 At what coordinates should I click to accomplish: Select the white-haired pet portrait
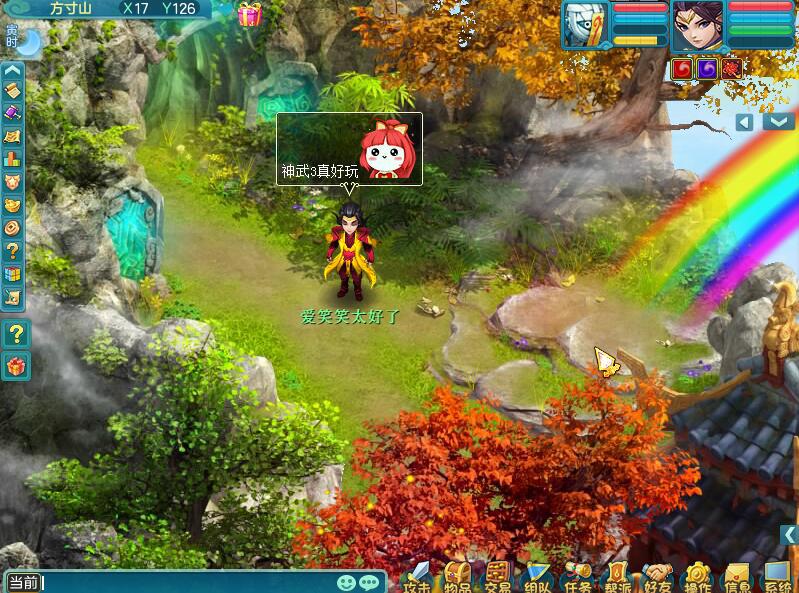point(586,25)
